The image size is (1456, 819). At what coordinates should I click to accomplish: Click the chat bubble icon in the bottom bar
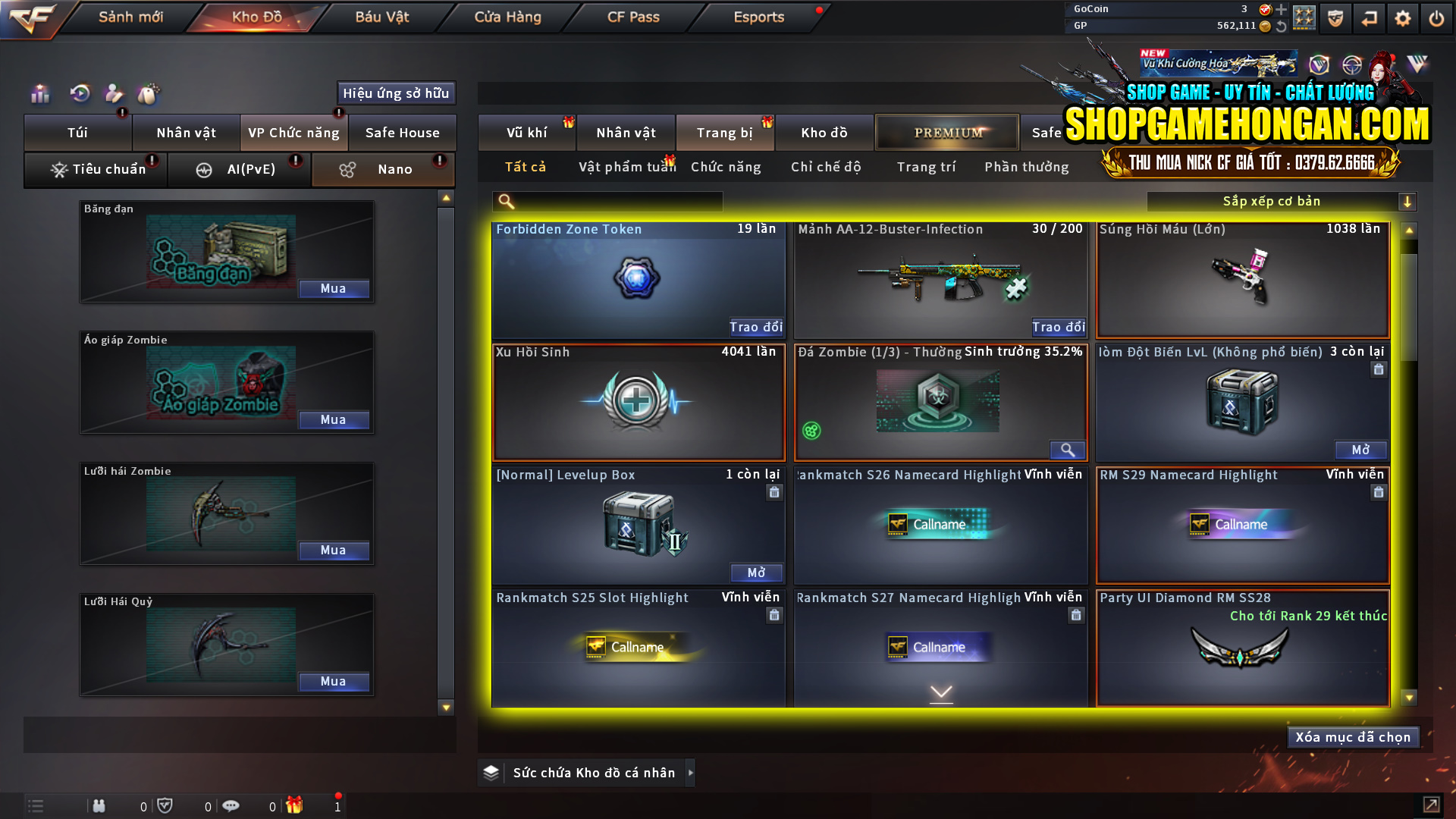(231, 805)
